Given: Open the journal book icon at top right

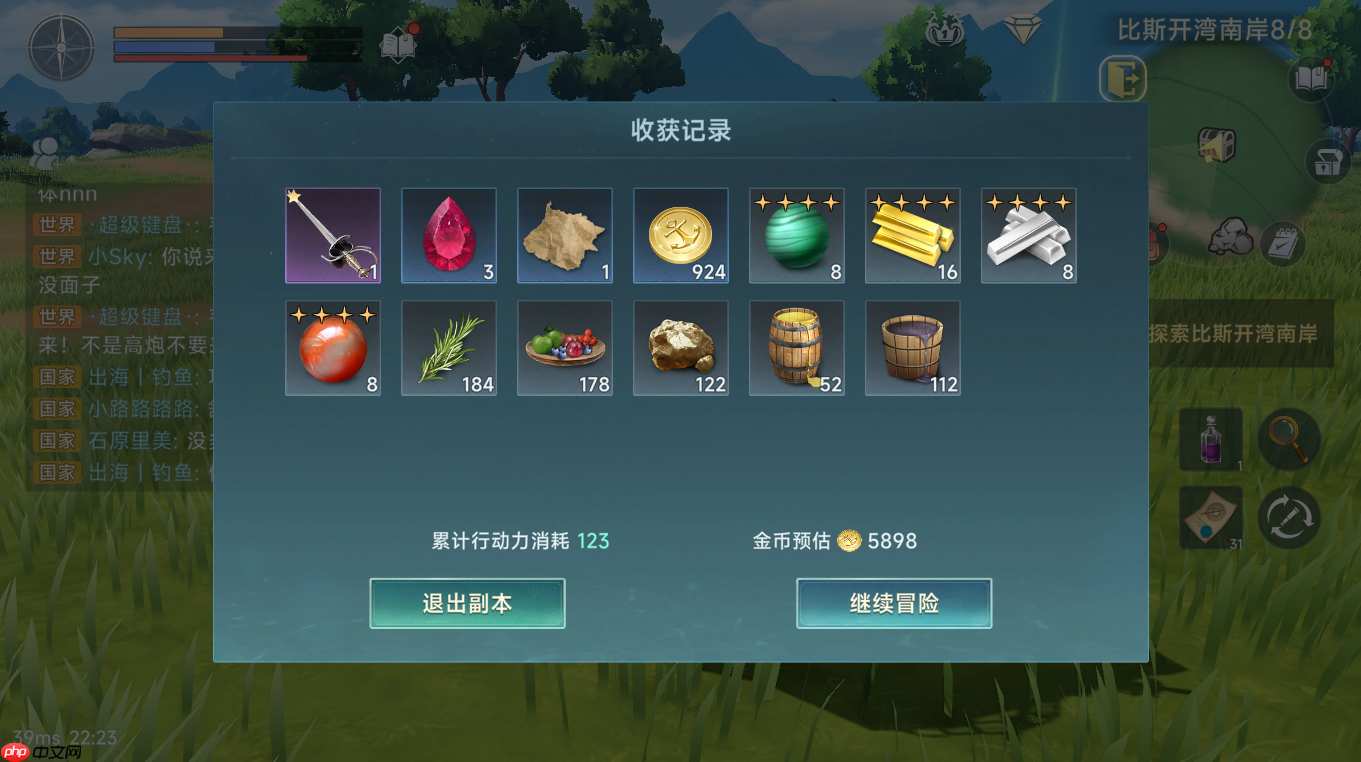Looking at the screenshot, I should click(1311, 78).
